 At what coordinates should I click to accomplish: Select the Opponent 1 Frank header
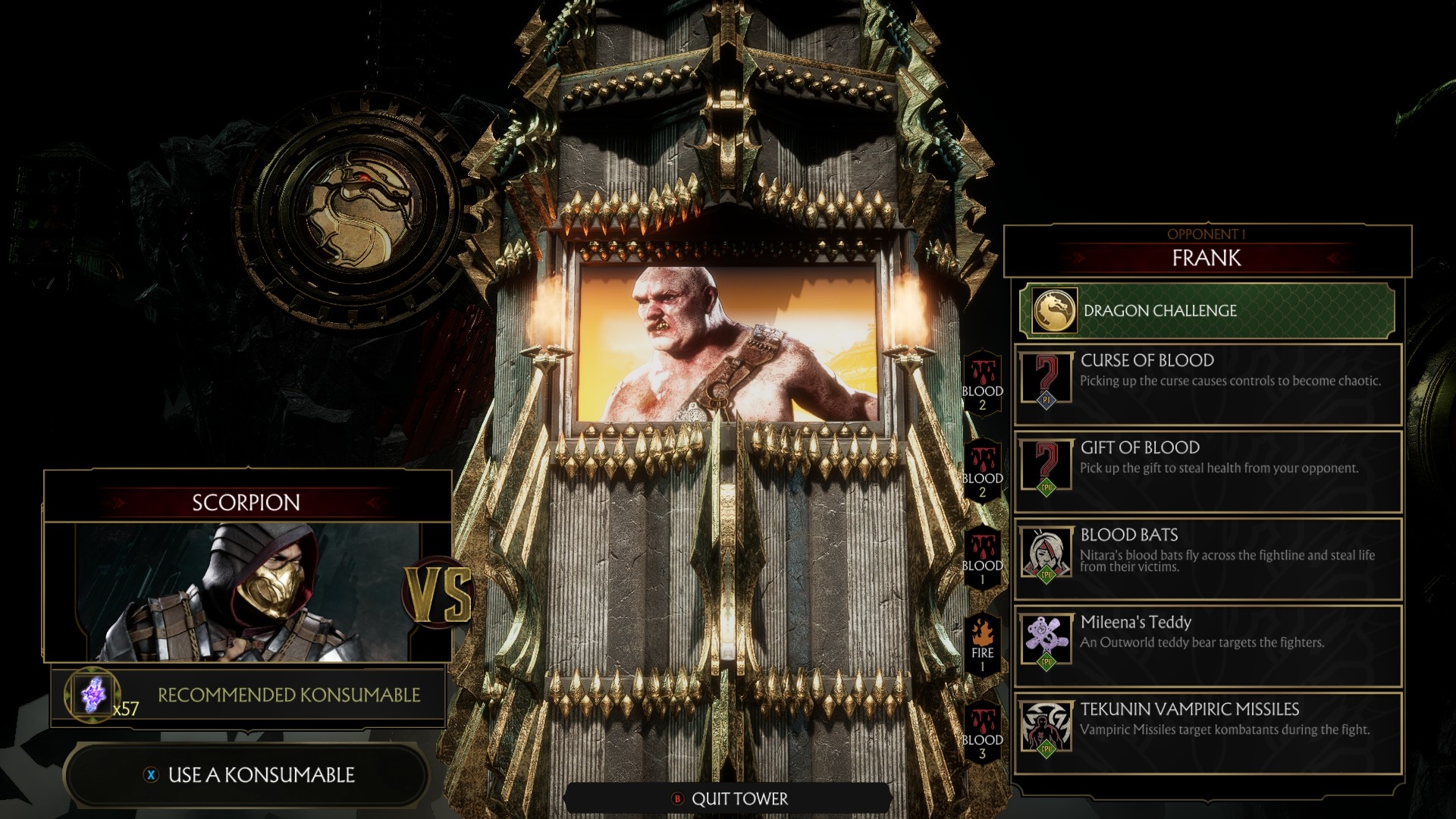(x=1207, y=250)
